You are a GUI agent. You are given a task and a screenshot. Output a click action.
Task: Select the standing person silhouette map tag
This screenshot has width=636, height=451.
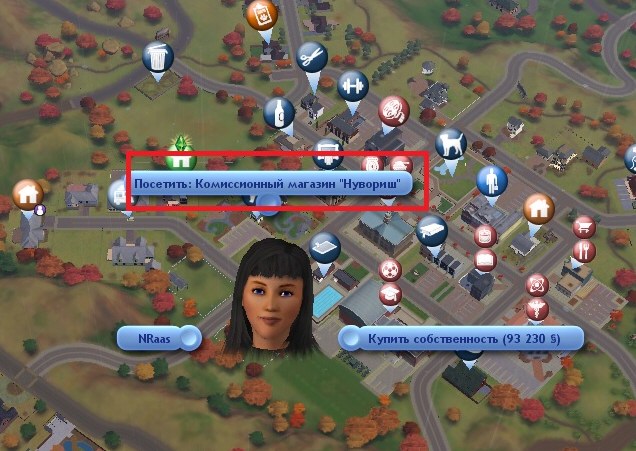coord(490,180)
